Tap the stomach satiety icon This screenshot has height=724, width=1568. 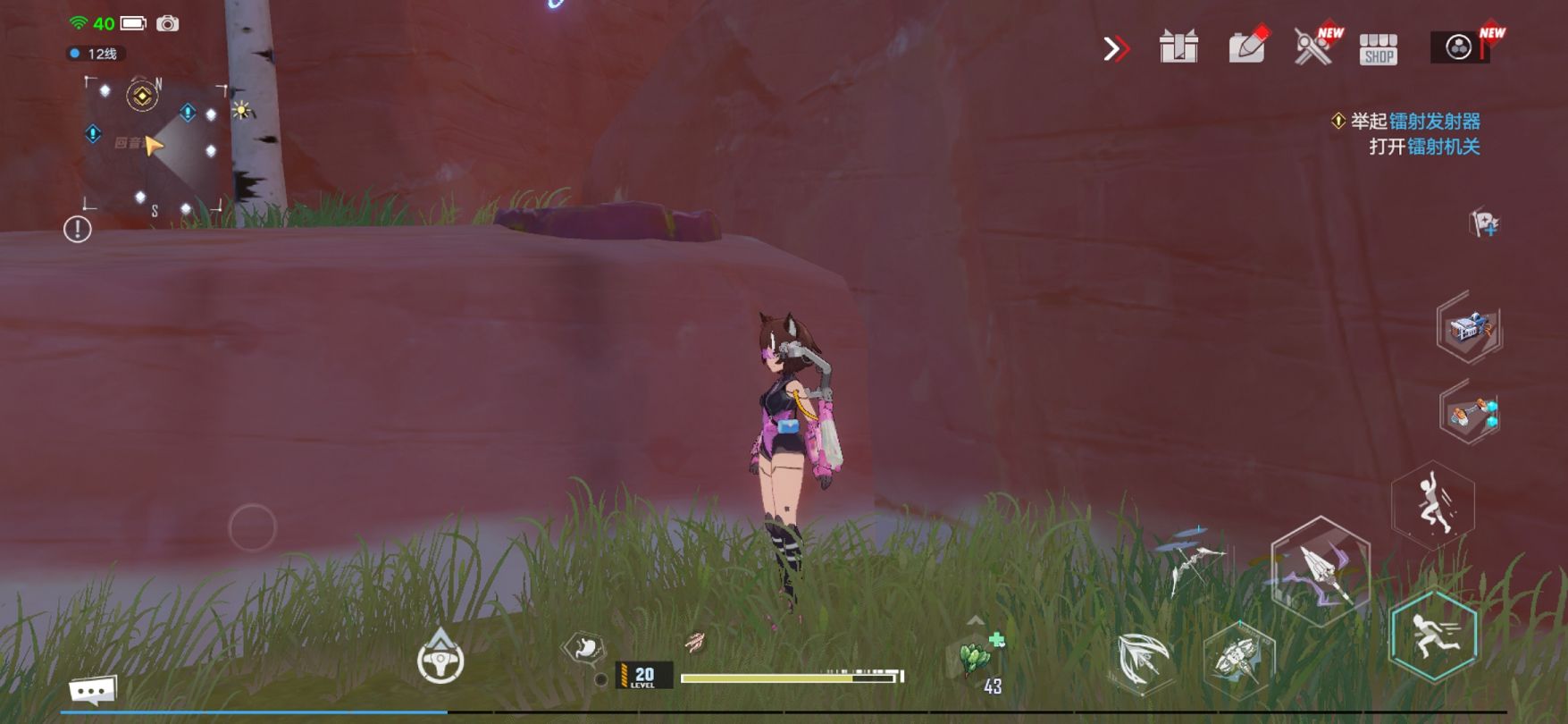tap(584, 647)
